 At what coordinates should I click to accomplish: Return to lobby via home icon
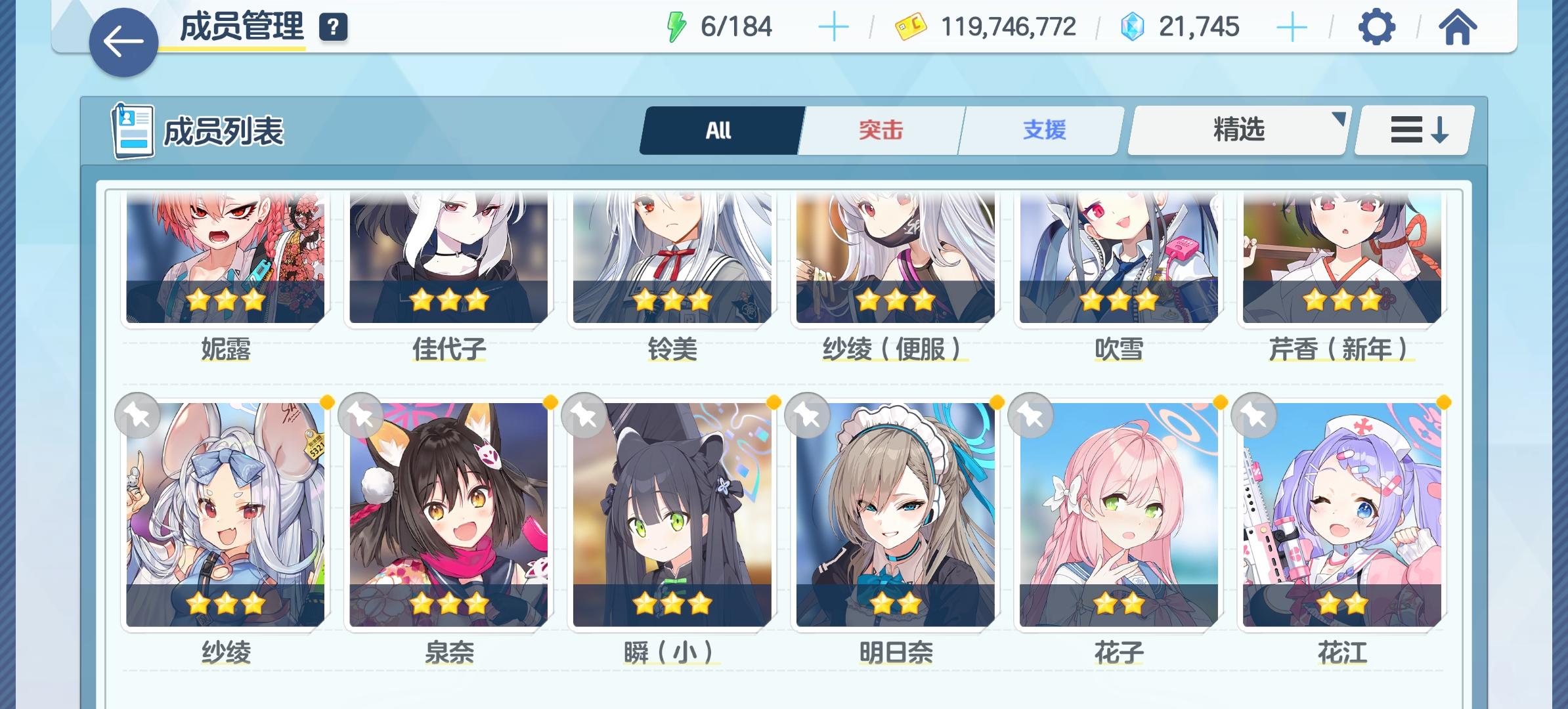1458,28
